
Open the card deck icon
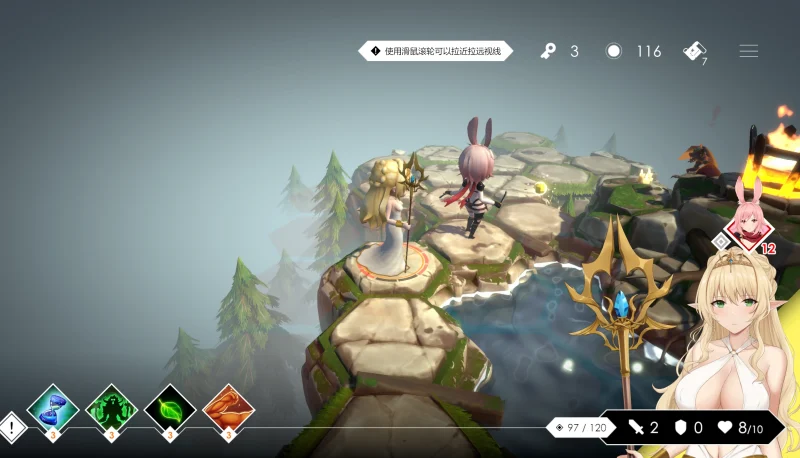(x=695, y=51)
